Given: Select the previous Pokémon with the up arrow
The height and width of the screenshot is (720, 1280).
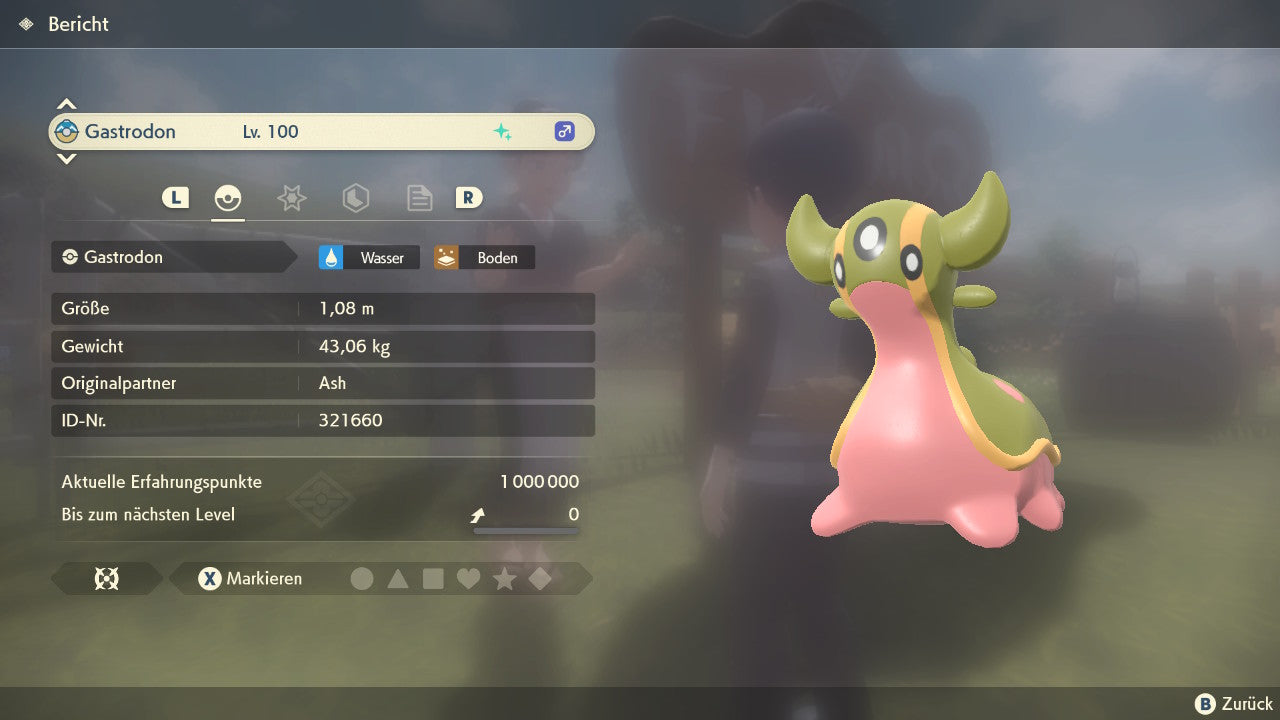Looking at the screenshot, I should 66,104.
